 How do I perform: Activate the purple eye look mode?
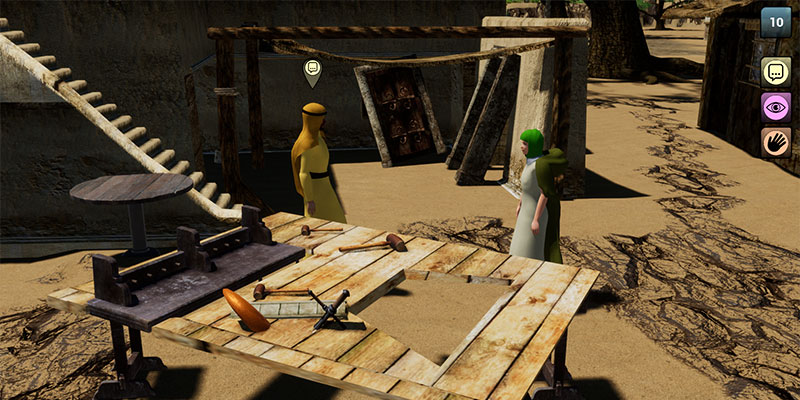(x=776, y=107)
